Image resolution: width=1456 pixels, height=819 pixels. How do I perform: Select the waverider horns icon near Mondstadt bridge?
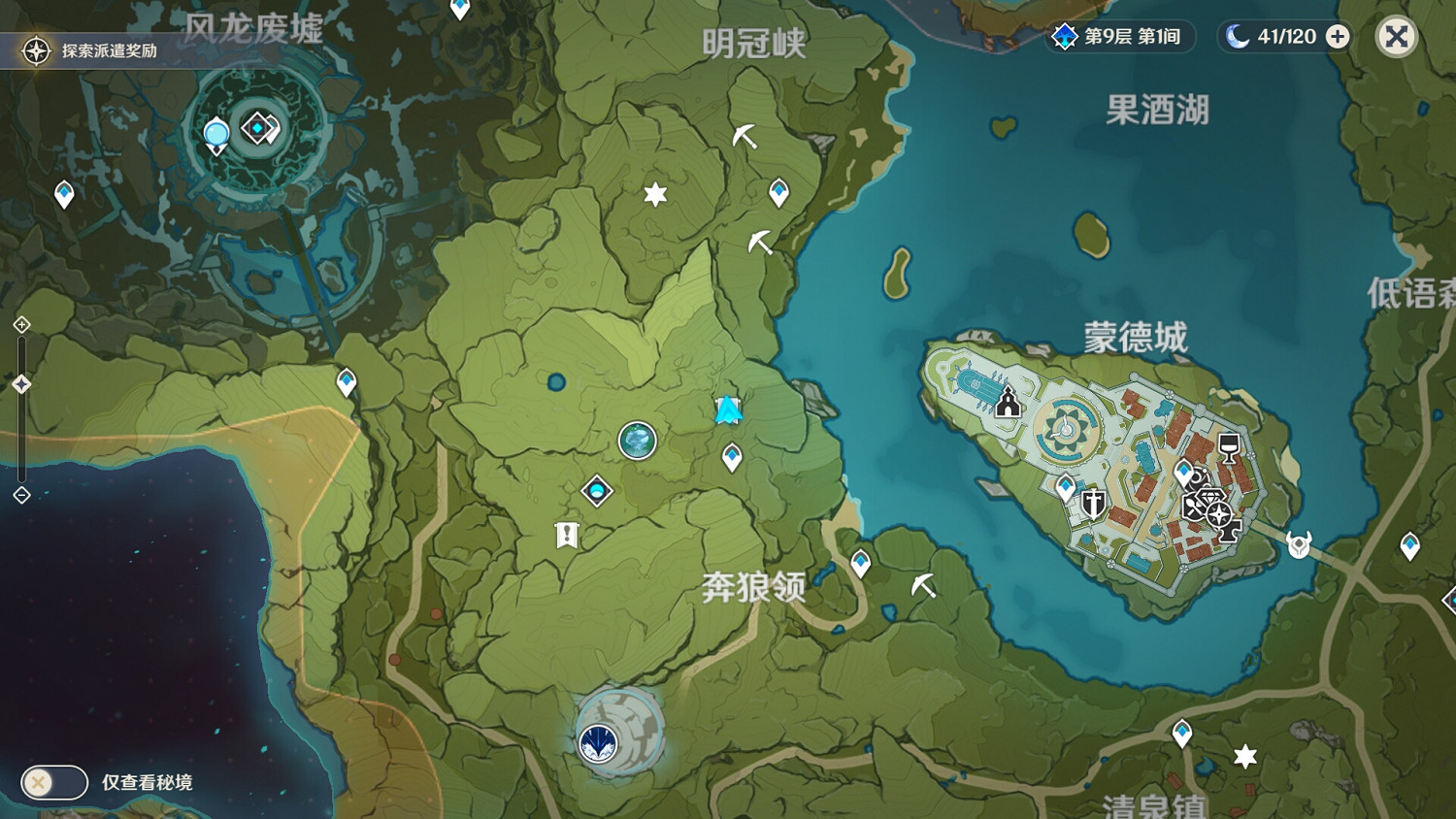1297,542
